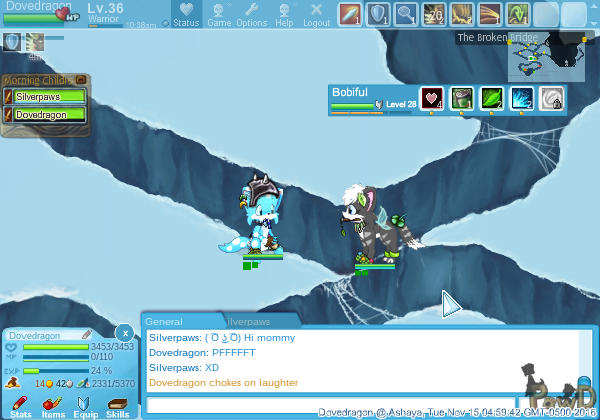This screenshot has height=420, width=600.
Task: Open the Skills book
Action: [x=117, y=405]
